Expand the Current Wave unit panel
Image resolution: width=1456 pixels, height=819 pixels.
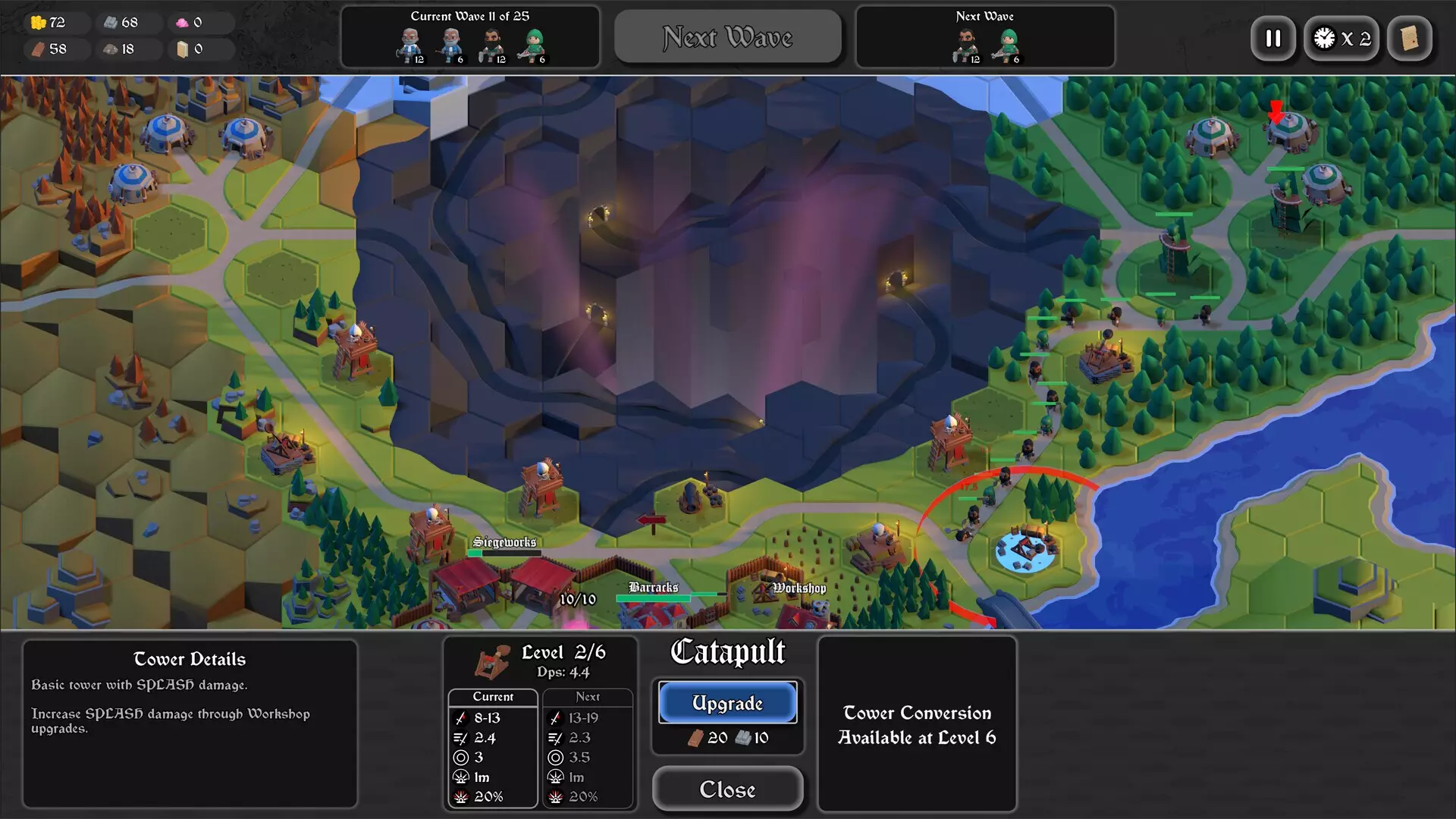(x=470, y=37)
